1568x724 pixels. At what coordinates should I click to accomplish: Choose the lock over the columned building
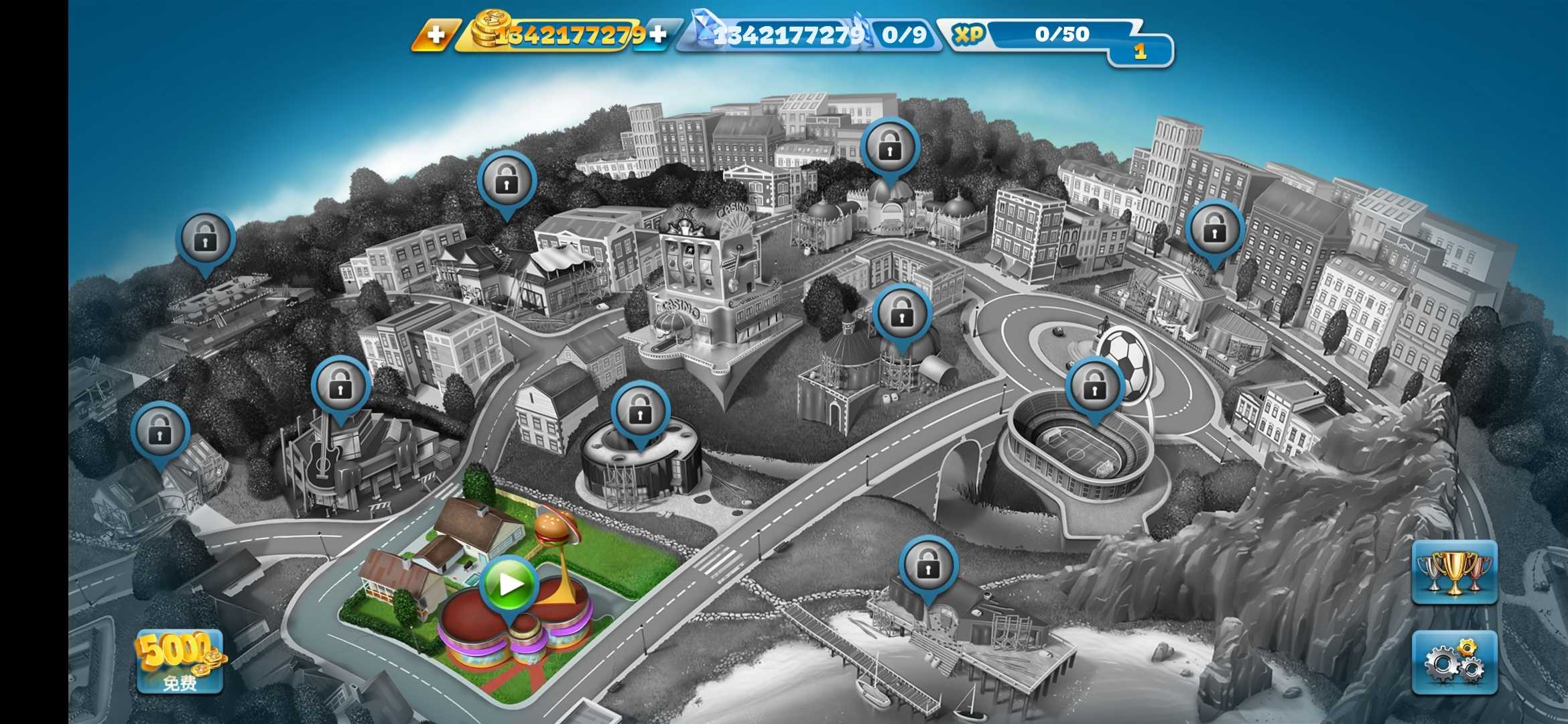coord(1214,230)
